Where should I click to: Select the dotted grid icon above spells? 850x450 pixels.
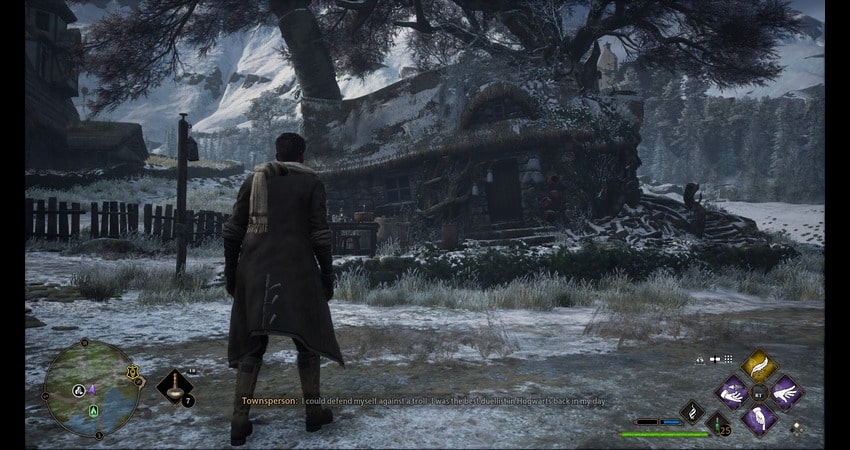pos(729,358)
